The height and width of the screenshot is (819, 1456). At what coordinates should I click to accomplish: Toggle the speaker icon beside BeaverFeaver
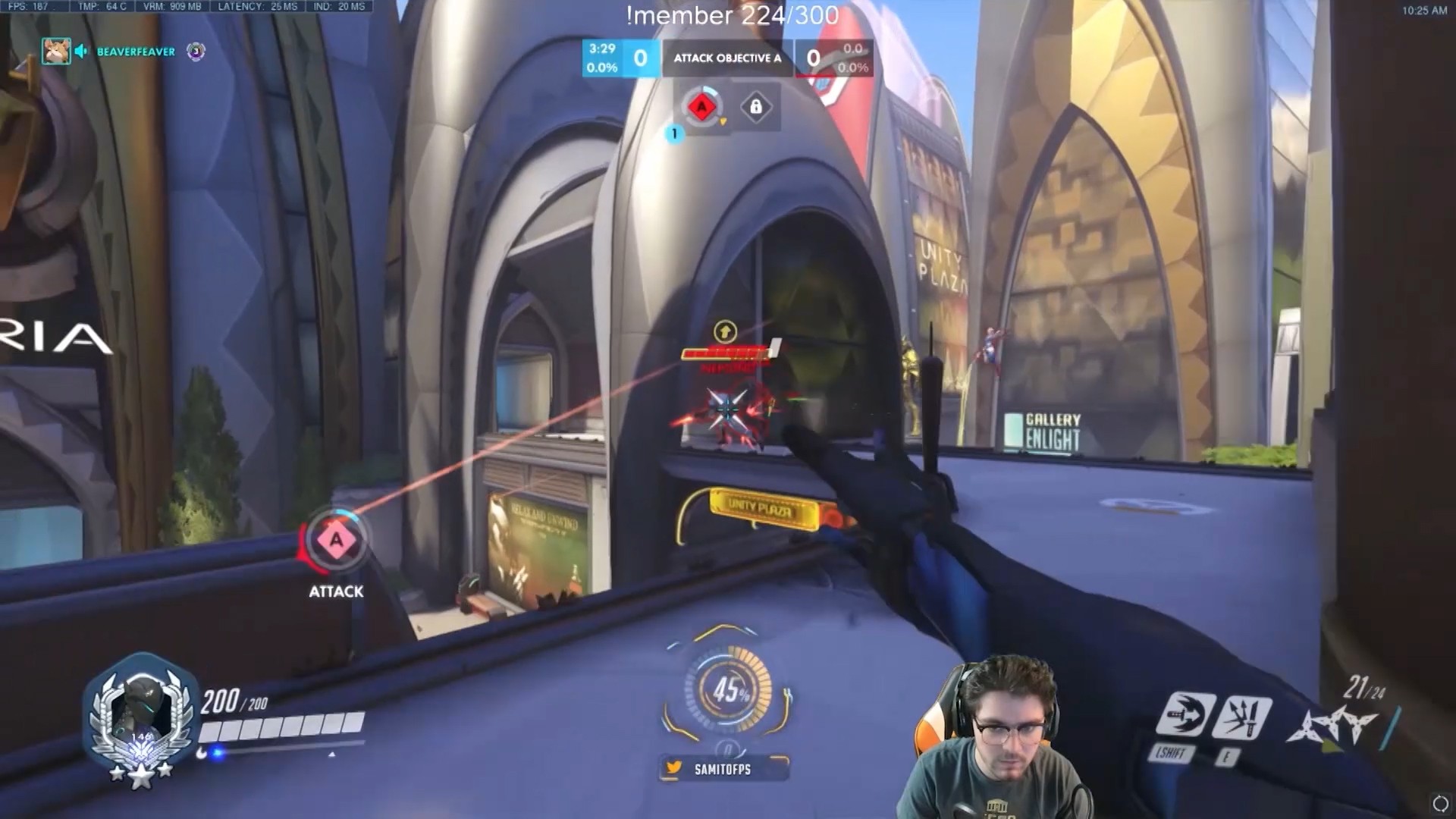(82, 52)
